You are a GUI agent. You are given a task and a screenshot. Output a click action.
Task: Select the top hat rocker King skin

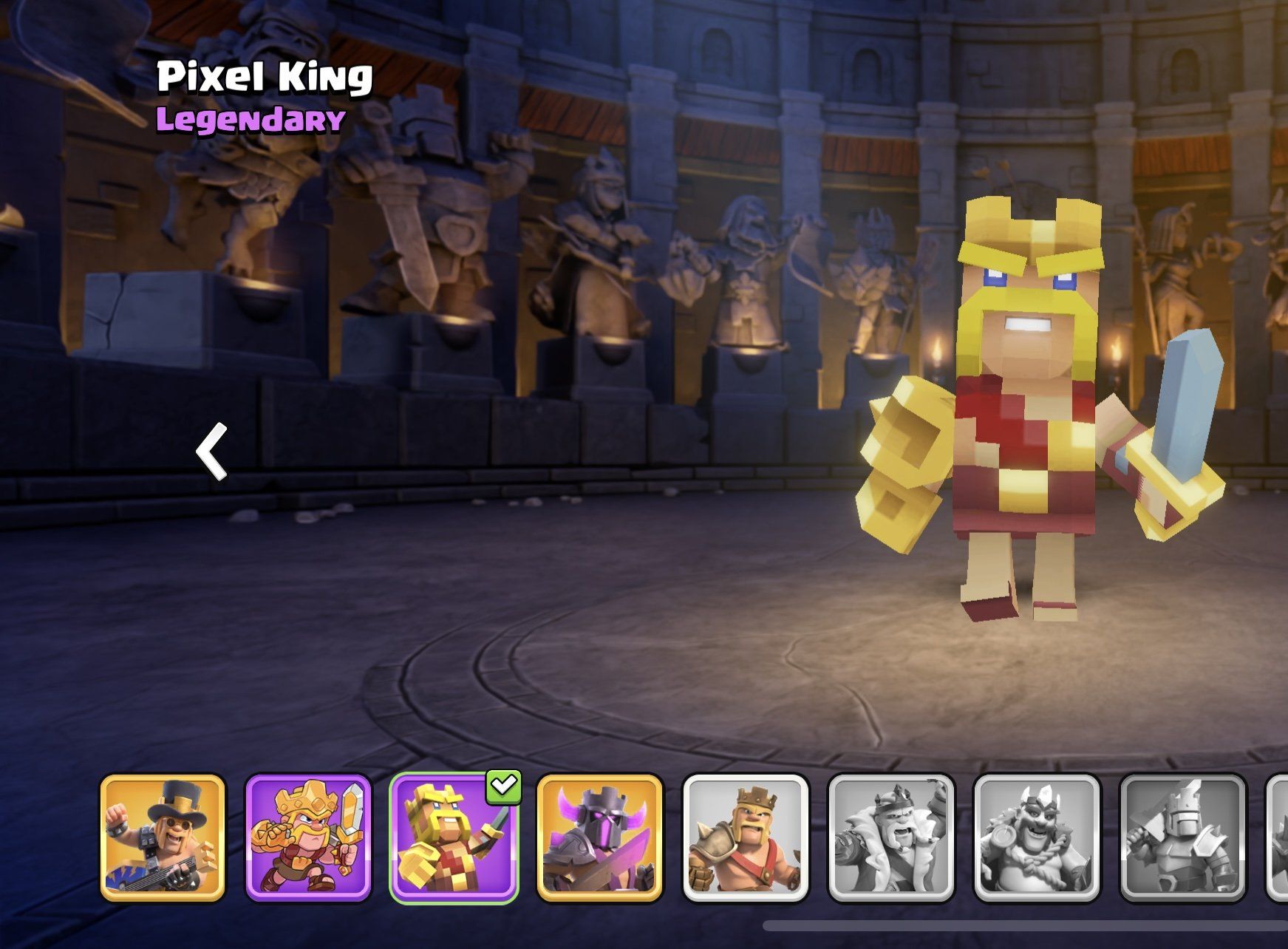[x=163, y=837]
